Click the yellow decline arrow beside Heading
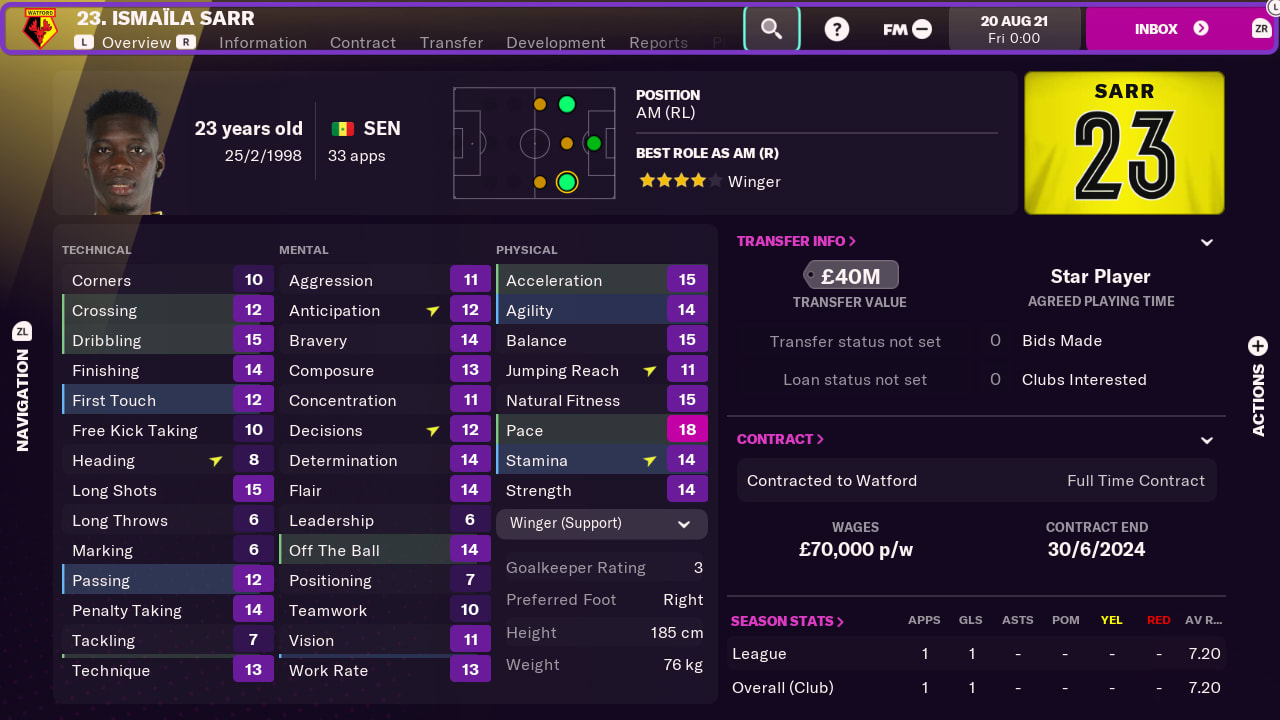This screenshot has height=720, width=1280. pos(216,459)
